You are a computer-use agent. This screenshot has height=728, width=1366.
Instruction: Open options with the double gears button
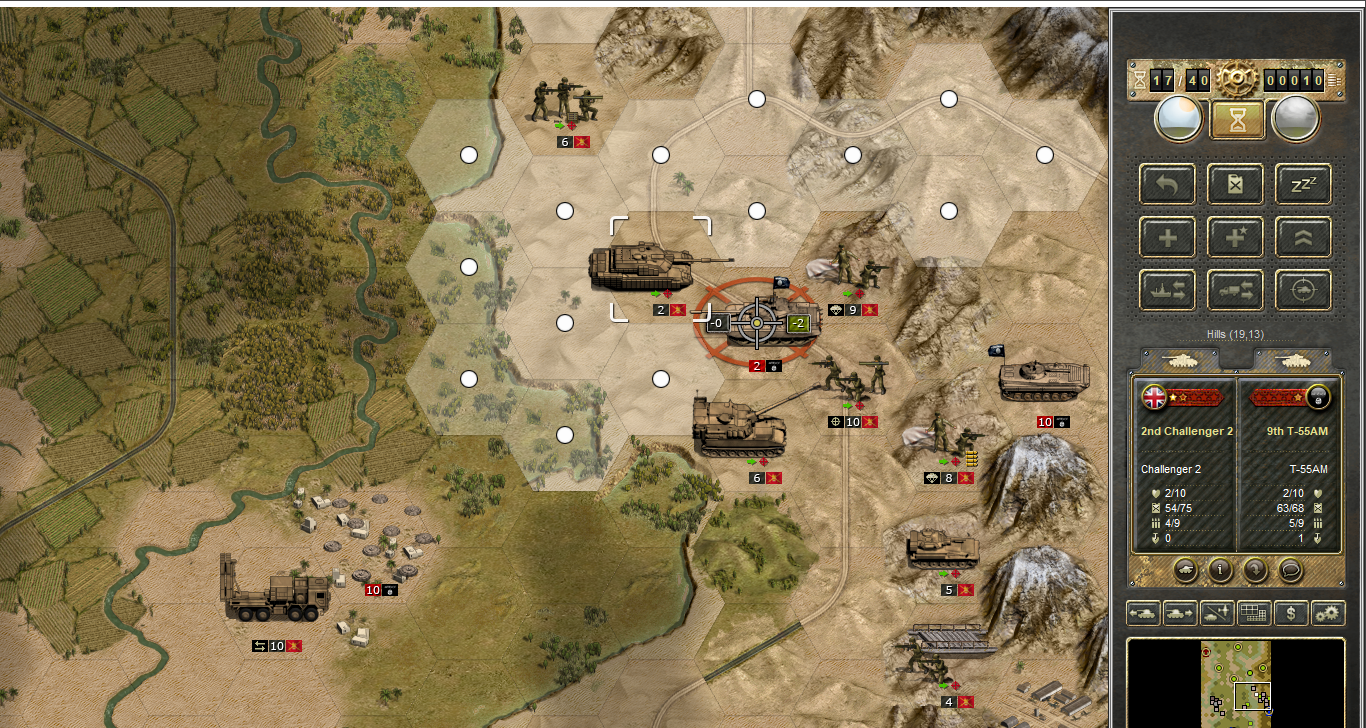1328,613
